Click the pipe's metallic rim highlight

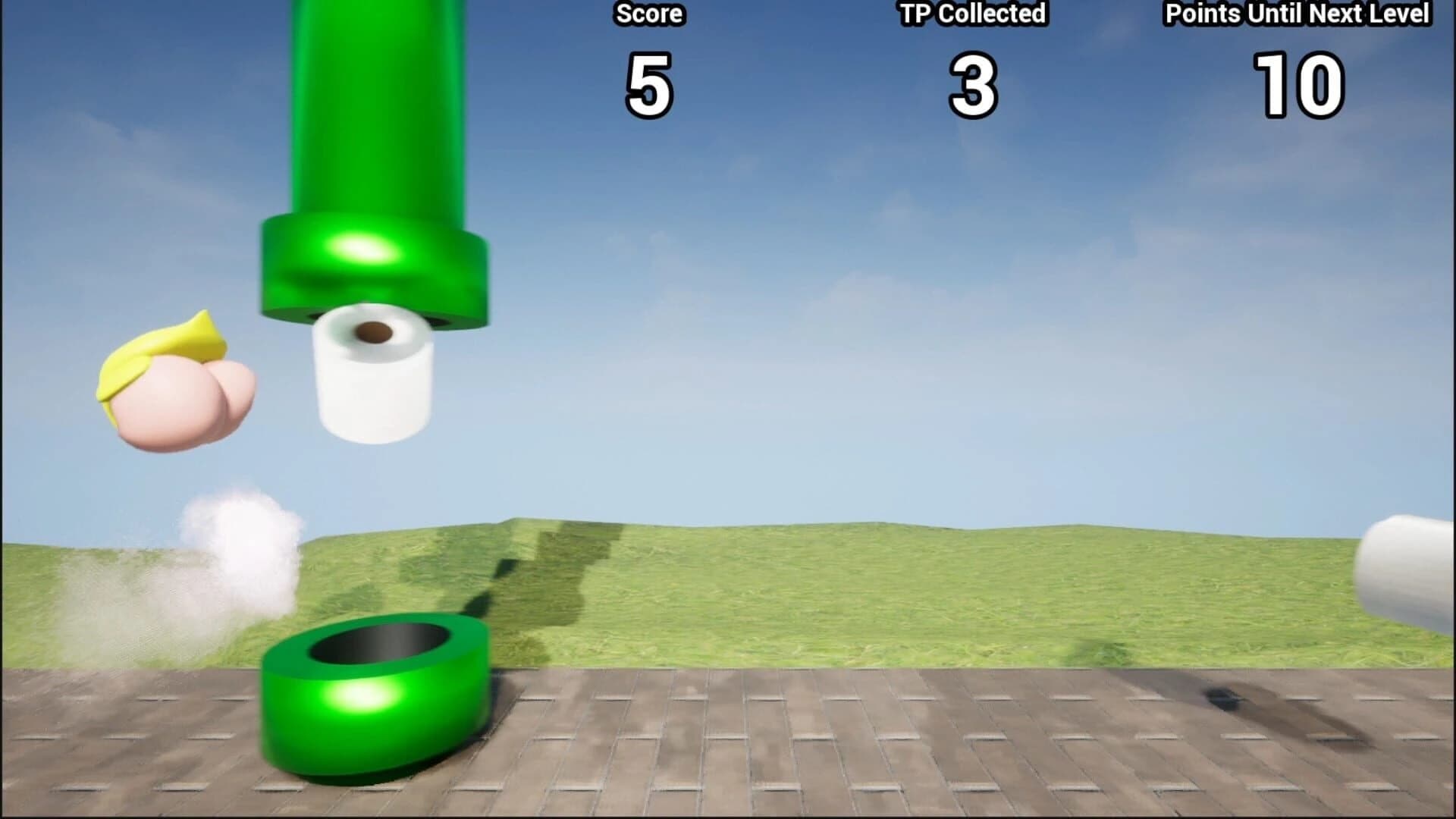point(364,250)
